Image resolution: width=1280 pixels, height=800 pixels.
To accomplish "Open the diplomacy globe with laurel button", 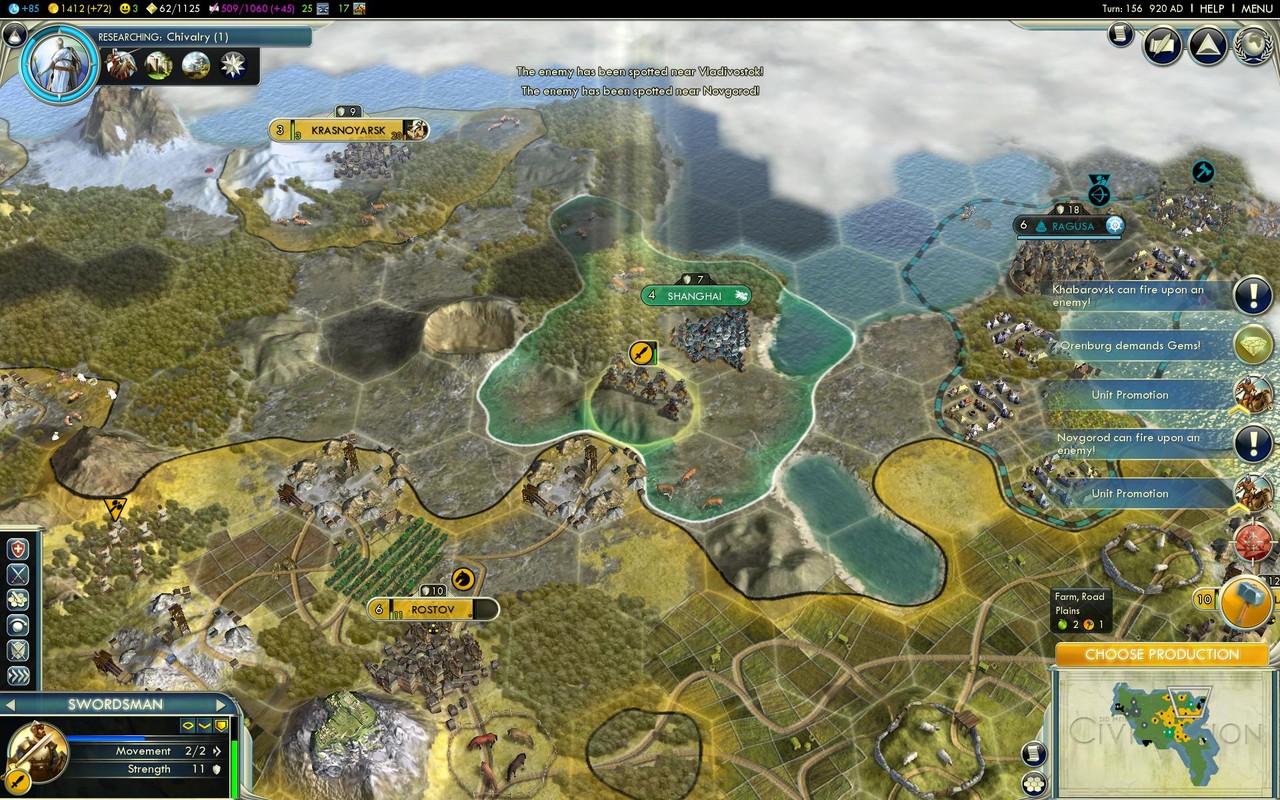I will (1252, 46).
